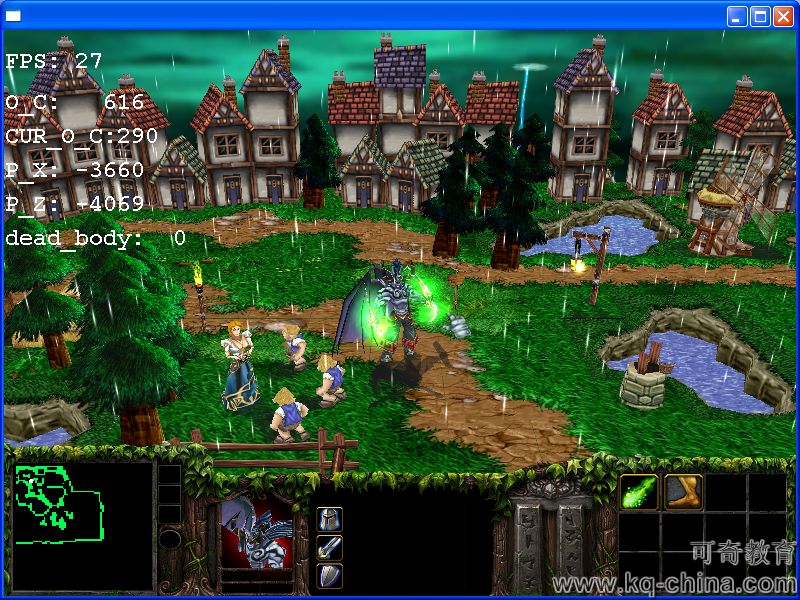This screenshot has width=800, height=600.
Task: Activate the boot ability icon
Action: pos(684,492)
